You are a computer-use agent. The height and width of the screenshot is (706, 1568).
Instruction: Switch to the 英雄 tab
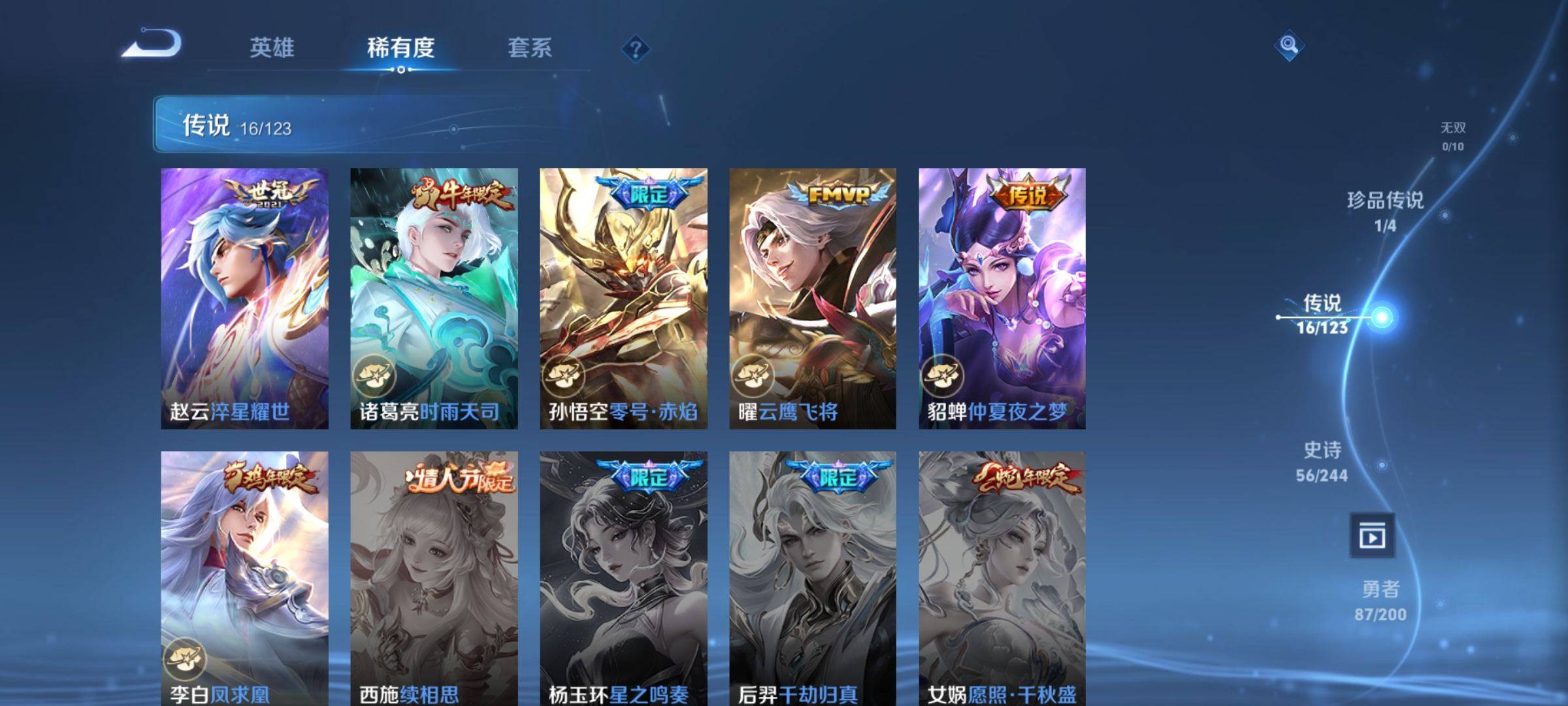272,48
